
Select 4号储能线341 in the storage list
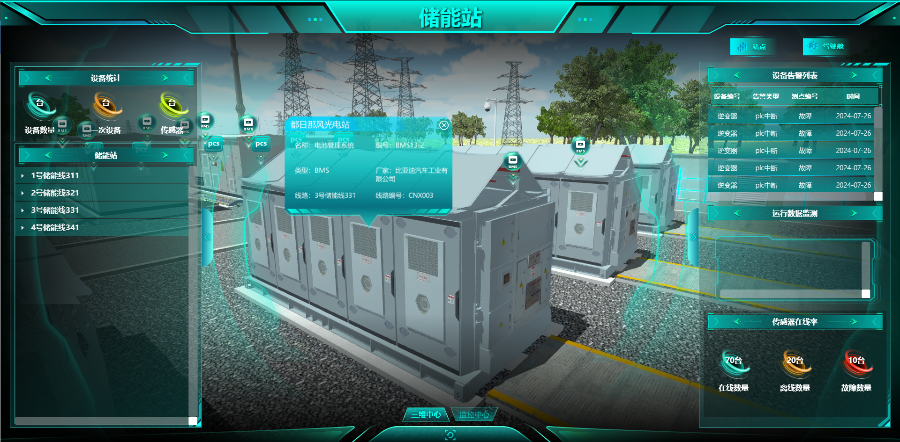point(55,228)
